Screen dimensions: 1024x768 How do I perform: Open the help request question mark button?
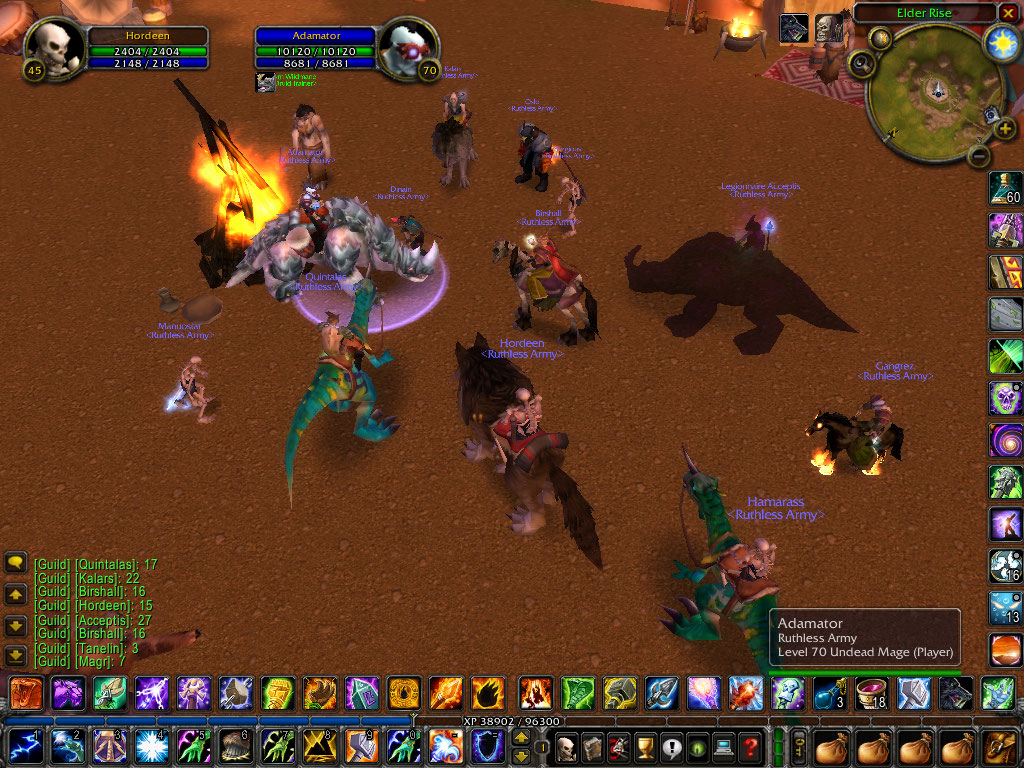tap(748, 746)
